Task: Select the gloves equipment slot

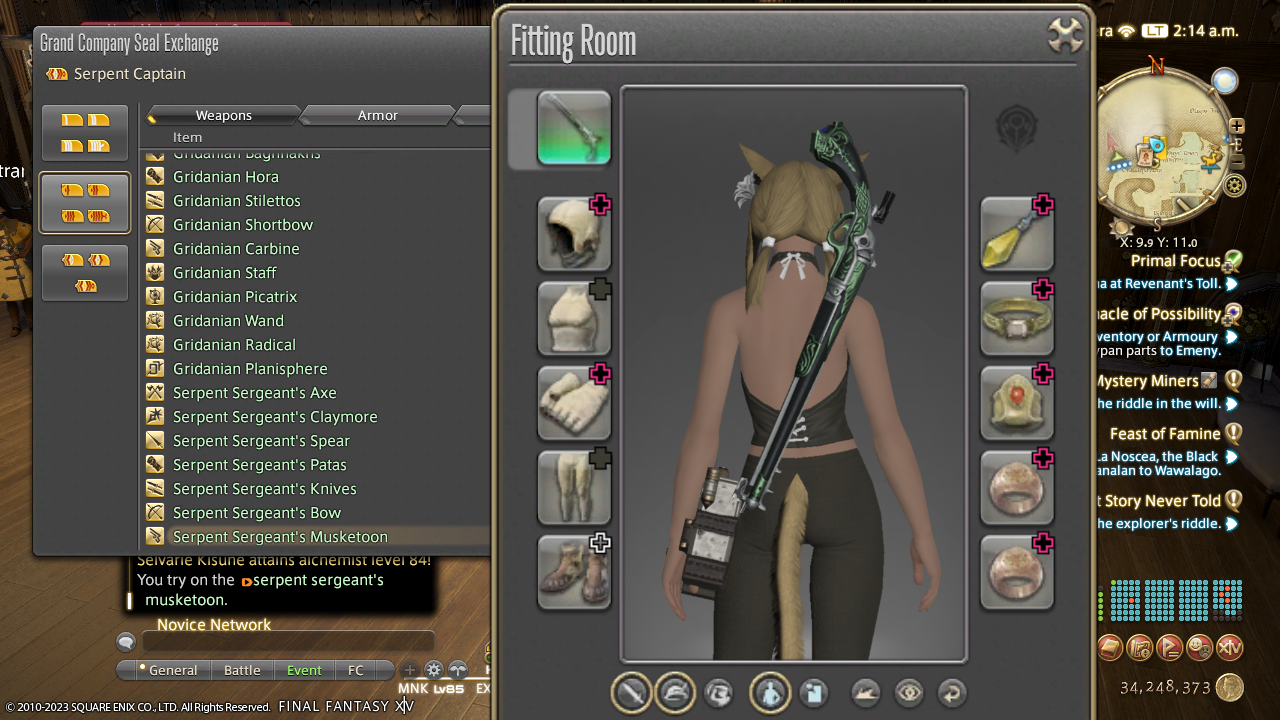Action: coord(574,403)
